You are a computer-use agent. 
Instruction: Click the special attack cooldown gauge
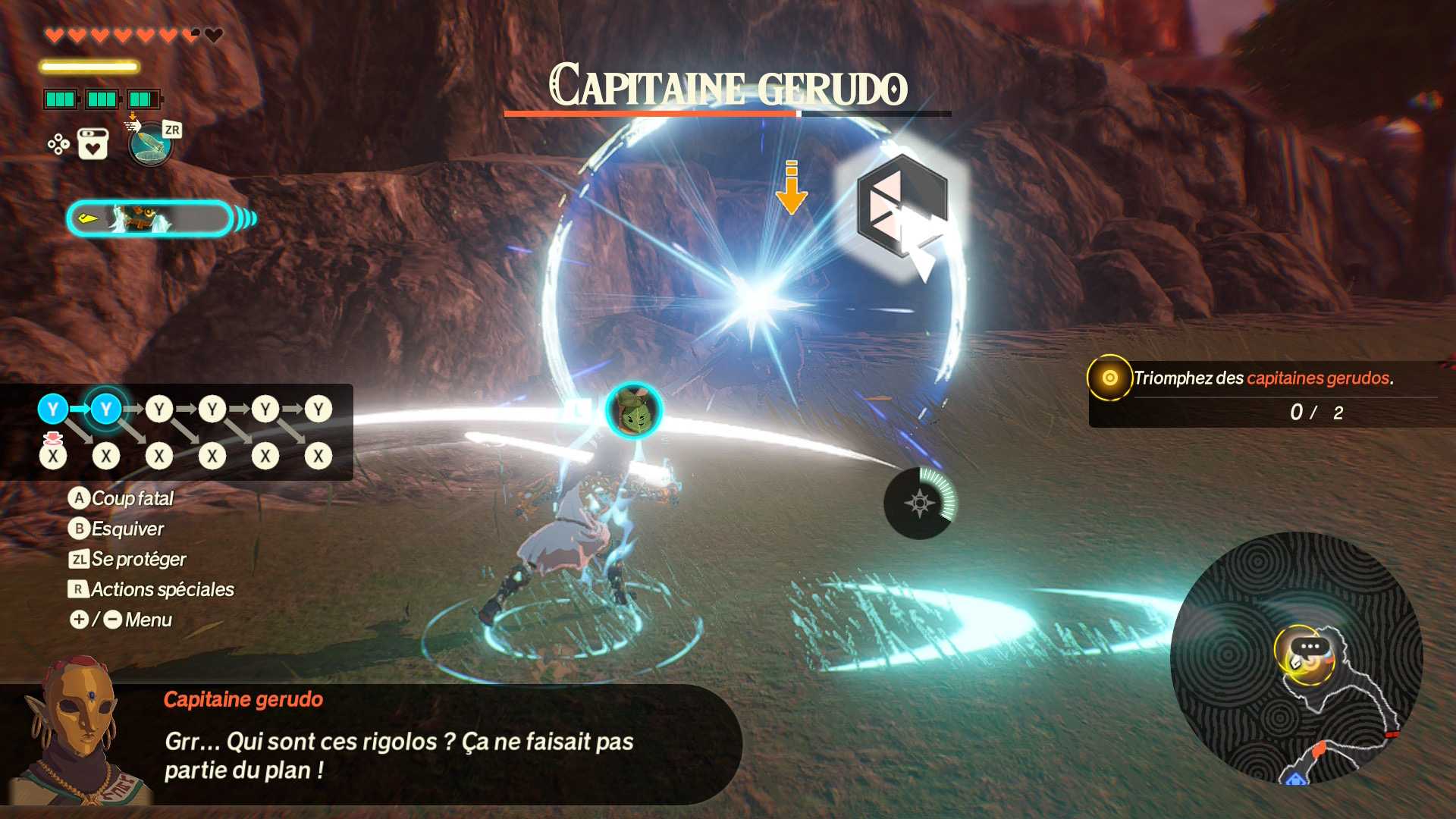click(x=920, y=503)
